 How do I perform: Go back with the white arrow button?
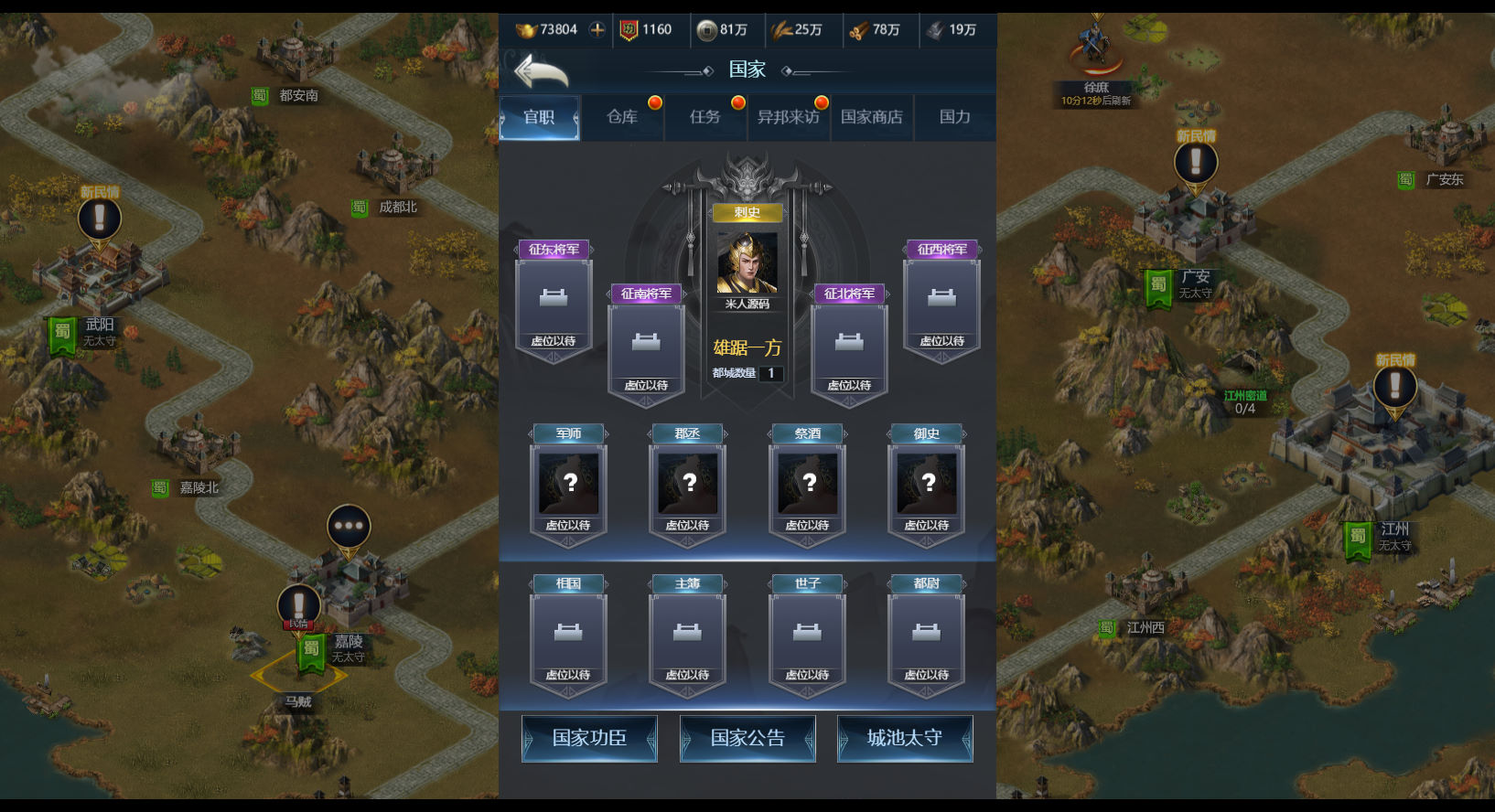click(x=542, y=70)
